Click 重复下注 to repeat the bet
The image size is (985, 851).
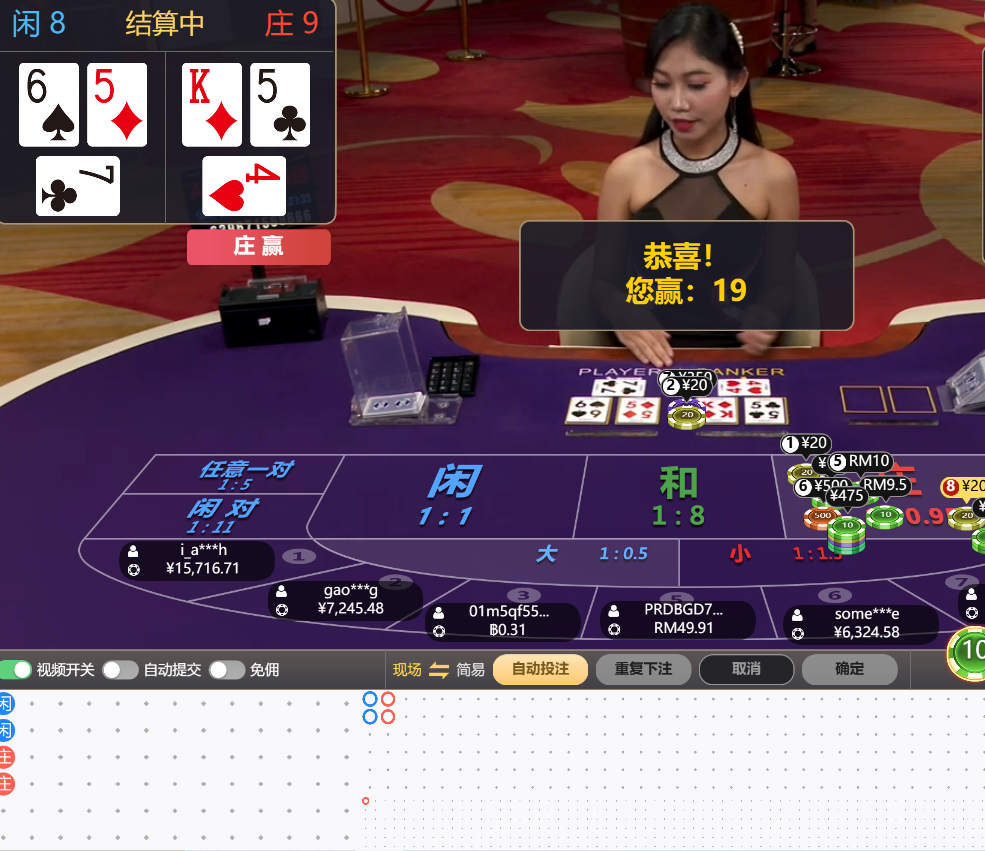pos(643,669)
